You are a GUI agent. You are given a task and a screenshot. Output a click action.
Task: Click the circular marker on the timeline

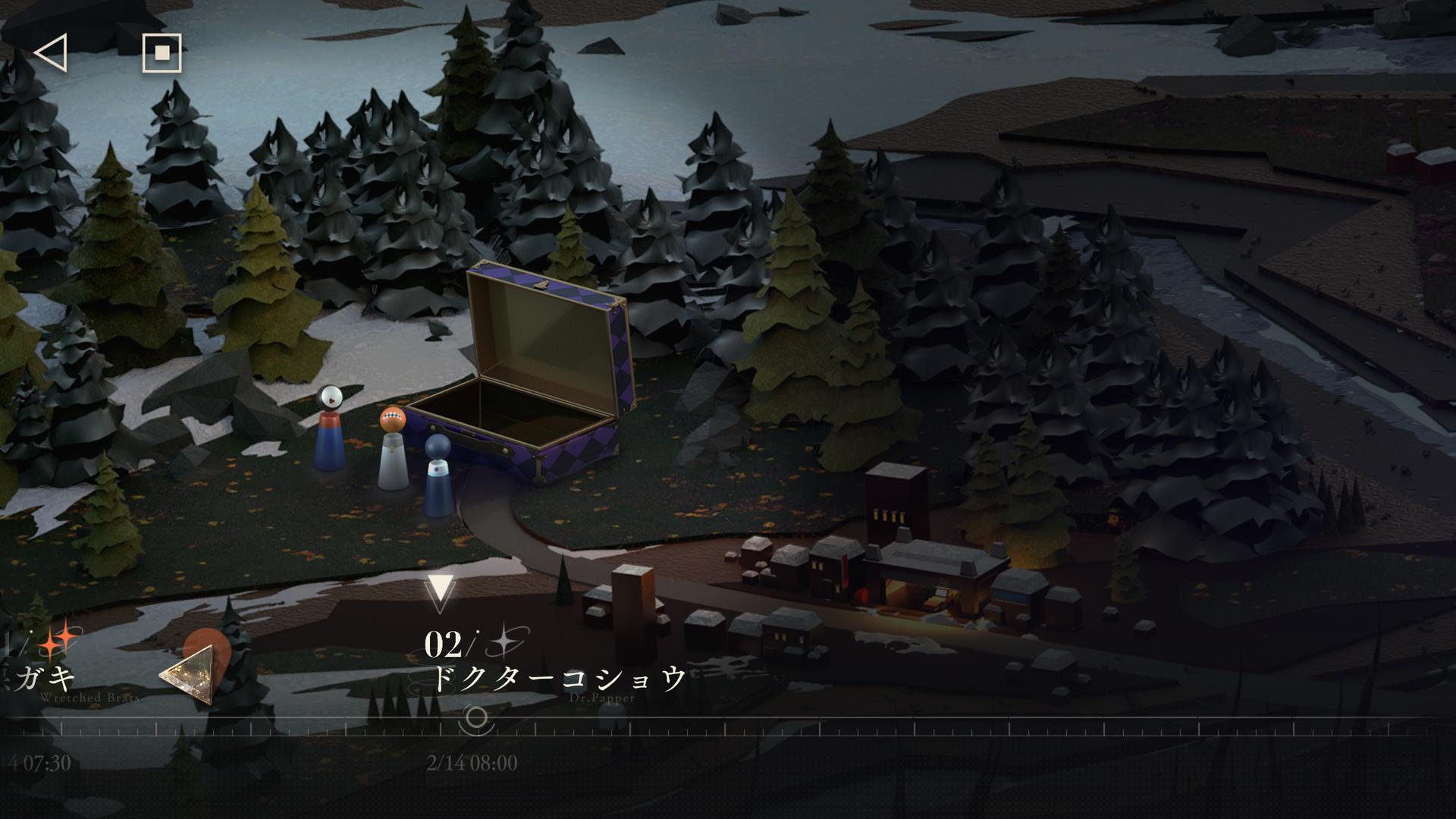(x=476, y=717)
